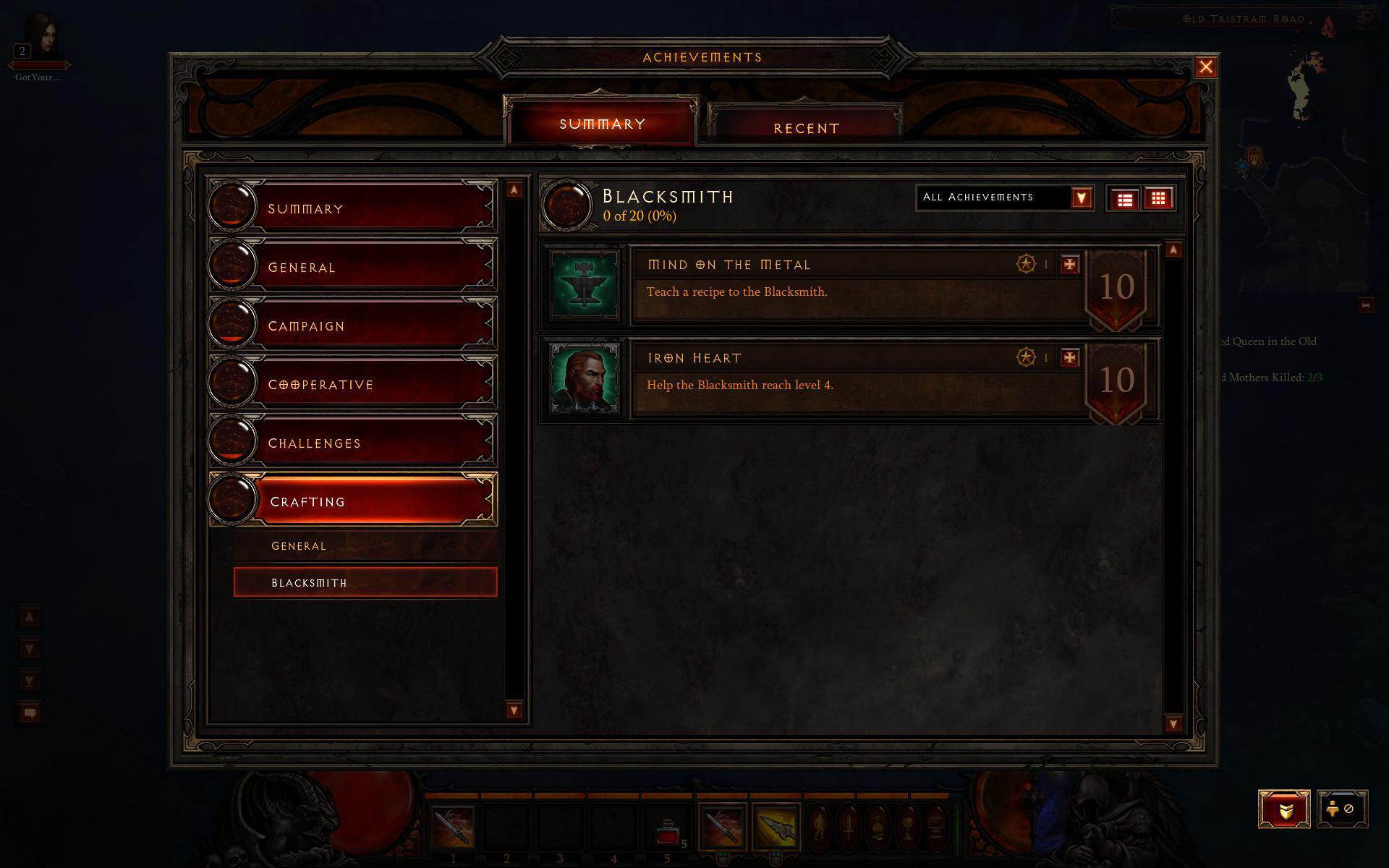Click the achievement list scroll-down arrow

1173,723
